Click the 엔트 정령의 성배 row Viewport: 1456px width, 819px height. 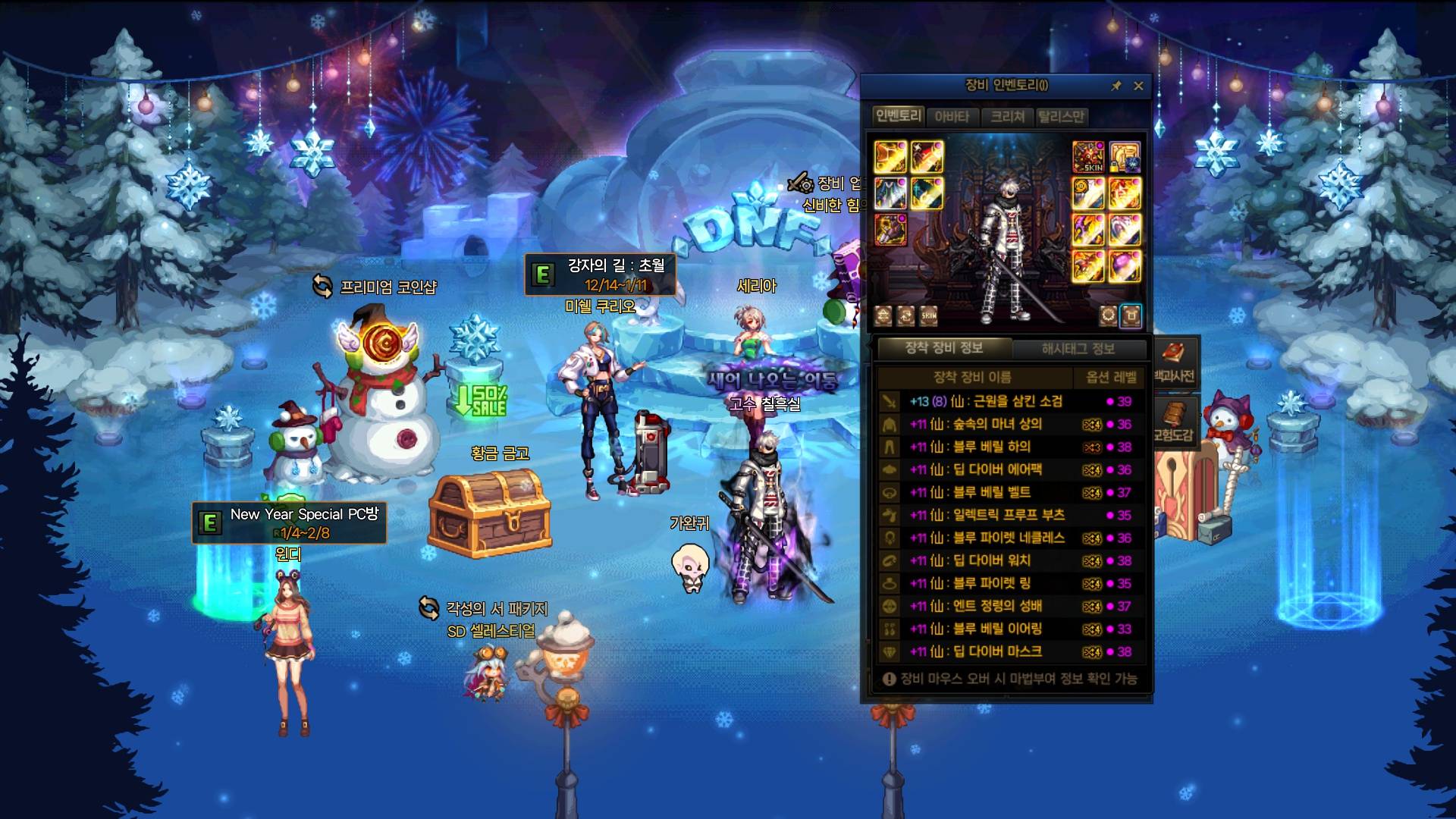coord(1009,607)
